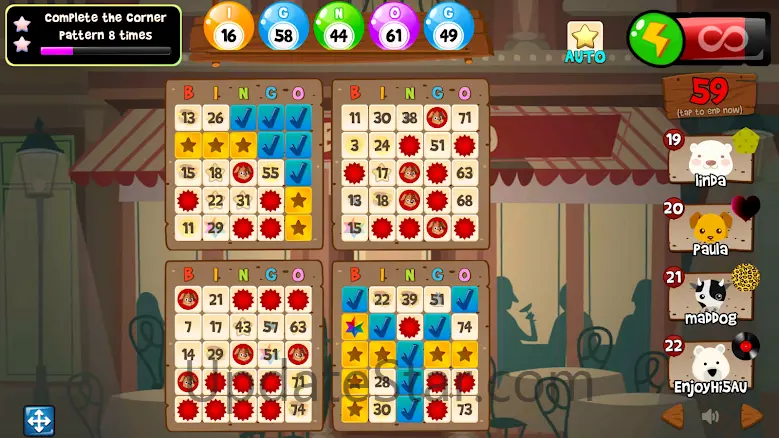
Task: Select Paula's dog avatar
Action: coord(708,229)
